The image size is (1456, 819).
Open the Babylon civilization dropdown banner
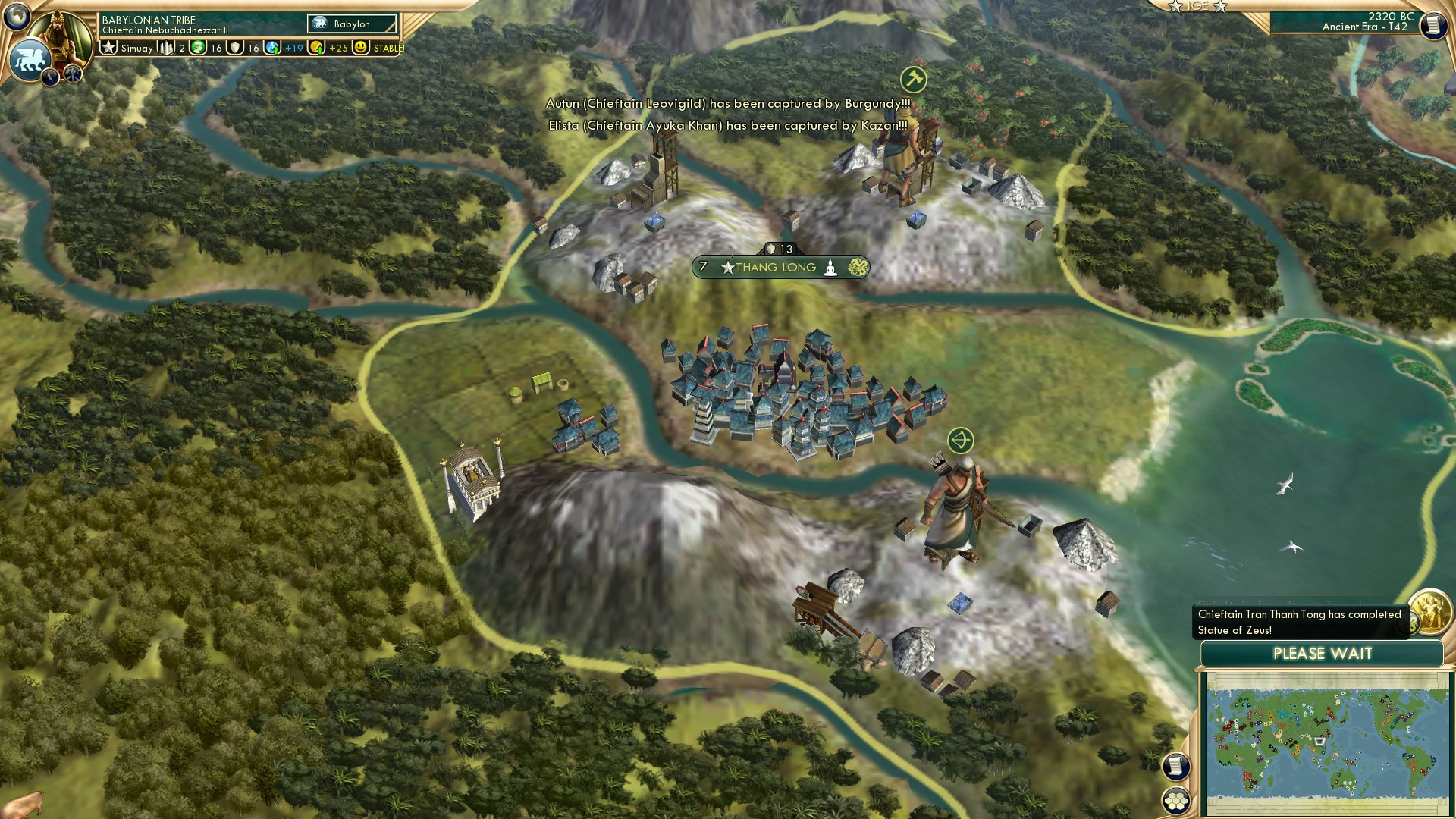point(353,24)
